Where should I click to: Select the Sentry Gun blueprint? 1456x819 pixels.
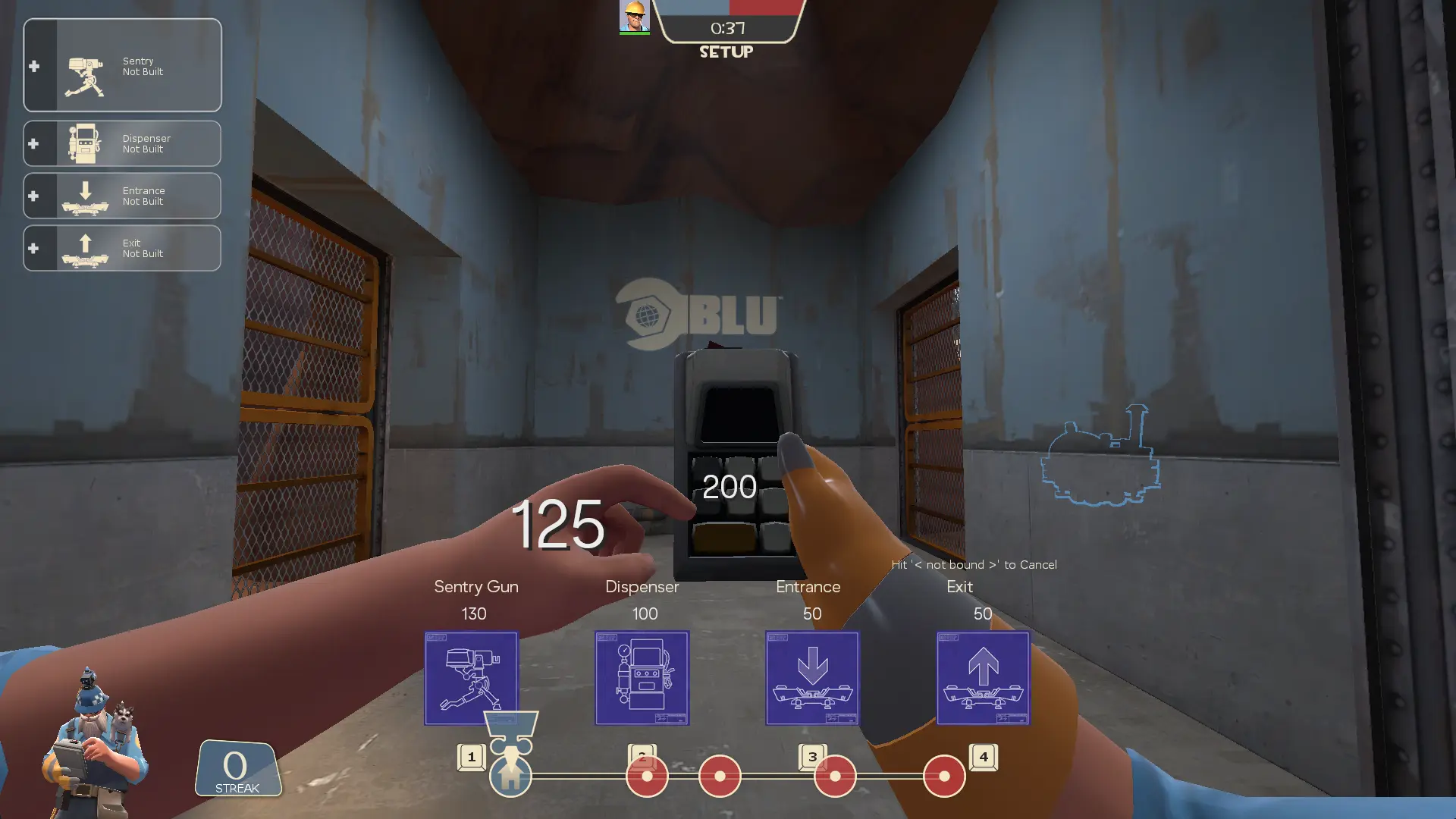pyautogui.click(x=471, y=678)
